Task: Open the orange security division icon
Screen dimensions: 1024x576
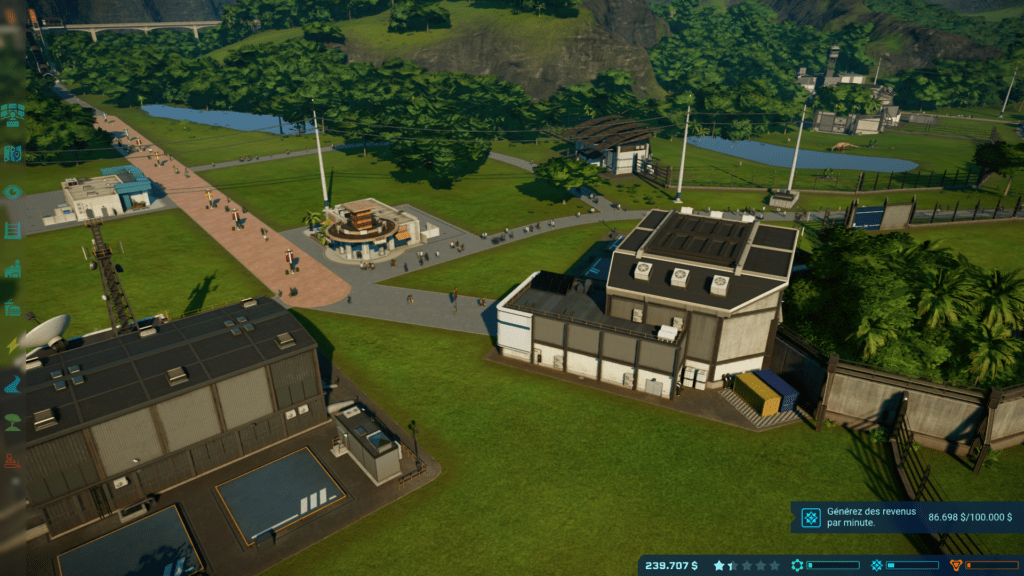Action: pyautogui.click(x=956, y=565)
